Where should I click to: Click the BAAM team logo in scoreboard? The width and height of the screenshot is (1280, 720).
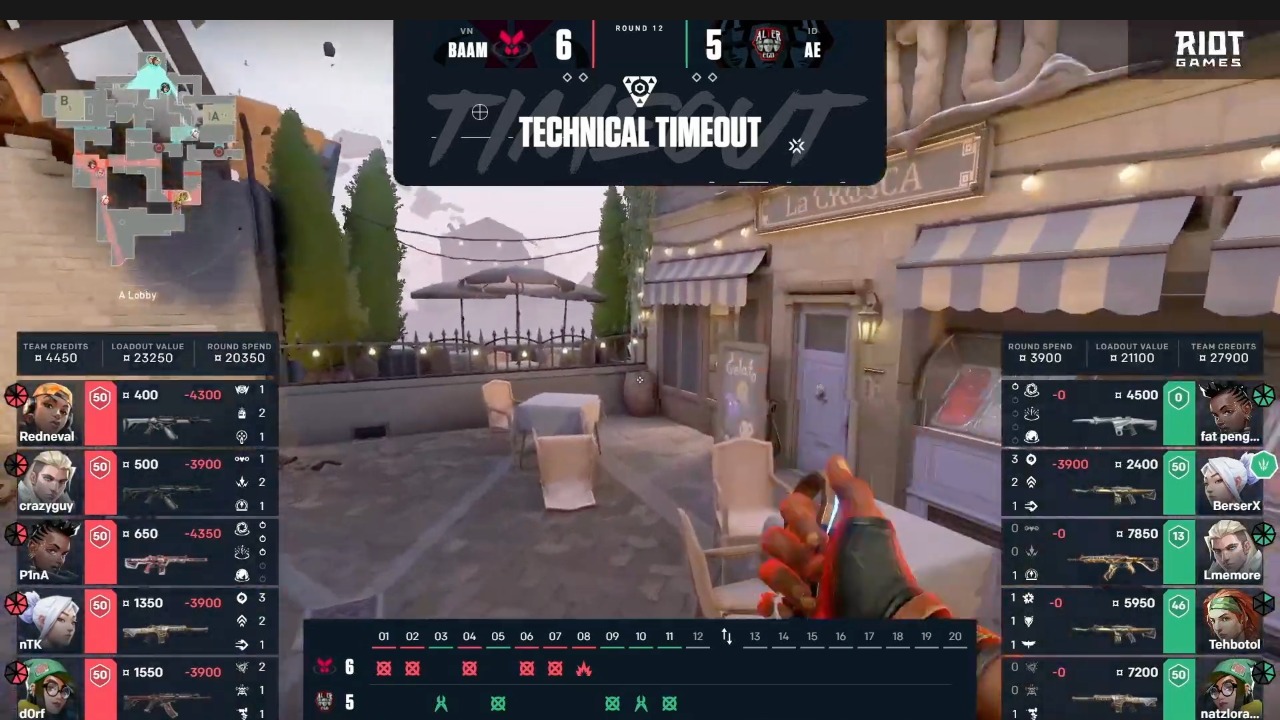[x=512, y=46]
